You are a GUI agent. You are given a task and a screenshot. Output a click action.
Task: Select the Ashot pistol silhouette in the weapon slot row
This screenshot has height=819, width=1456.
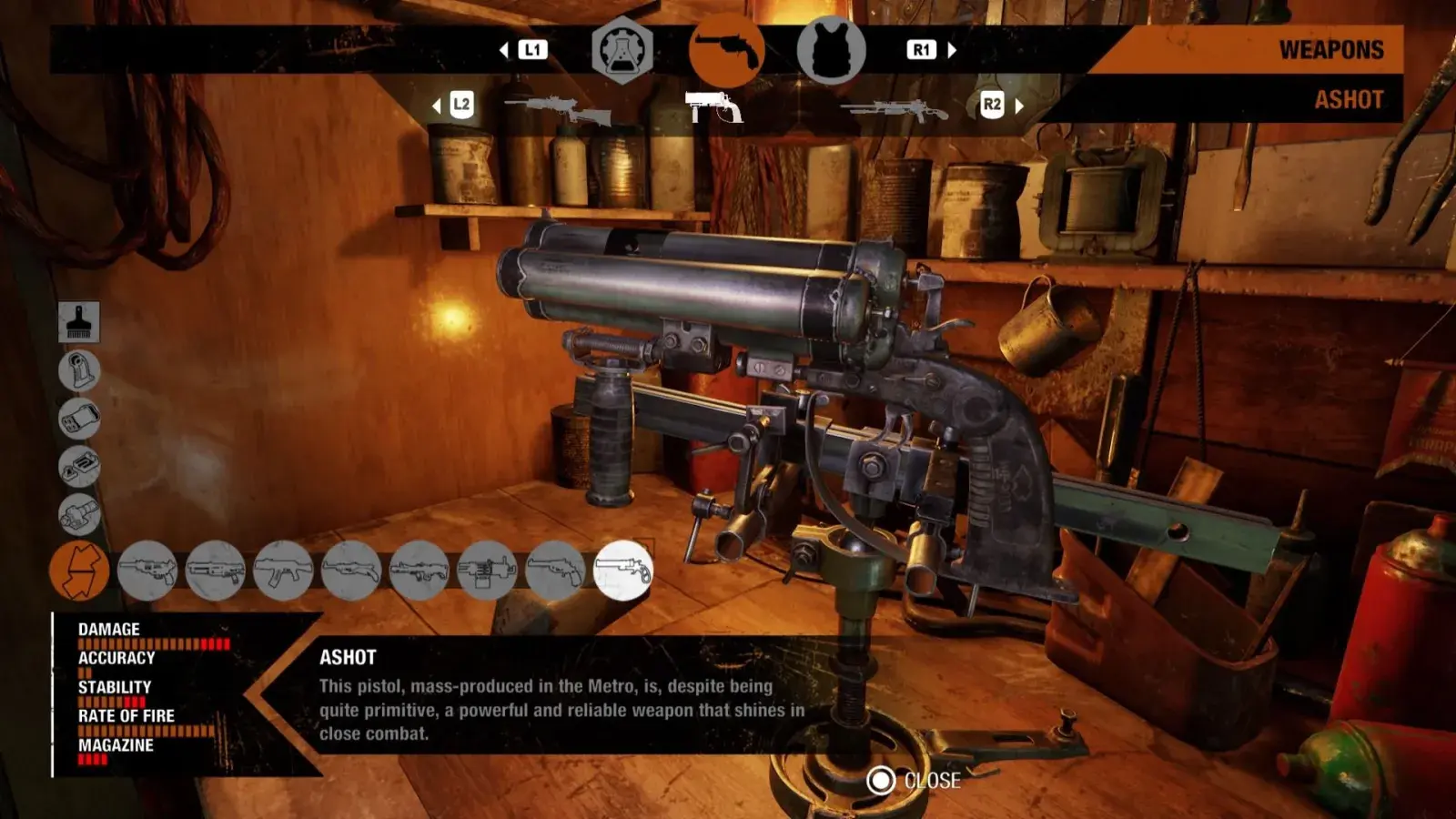click(714, 107)
